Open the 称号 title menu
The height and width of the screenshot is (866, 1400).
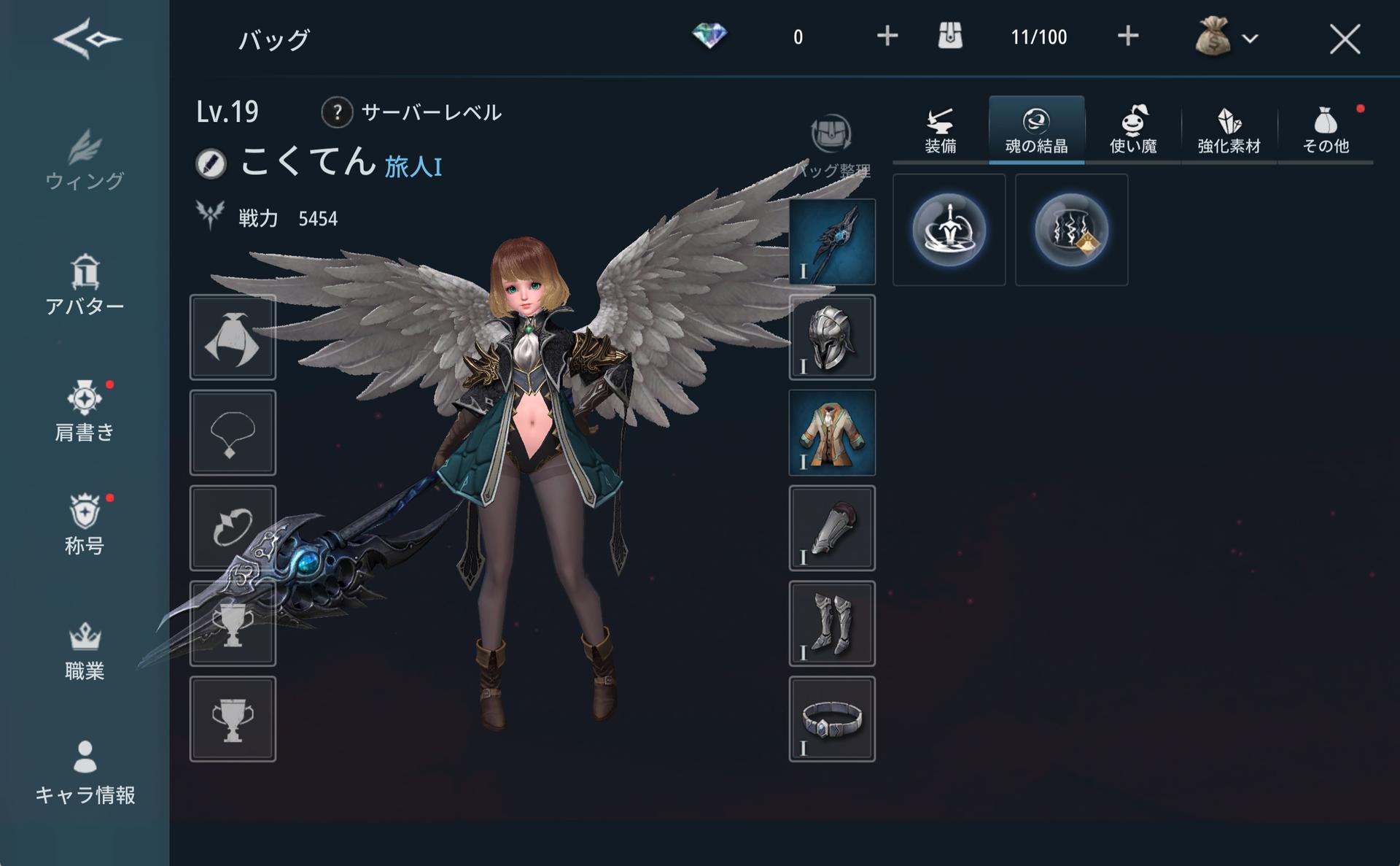coord(85,525)
